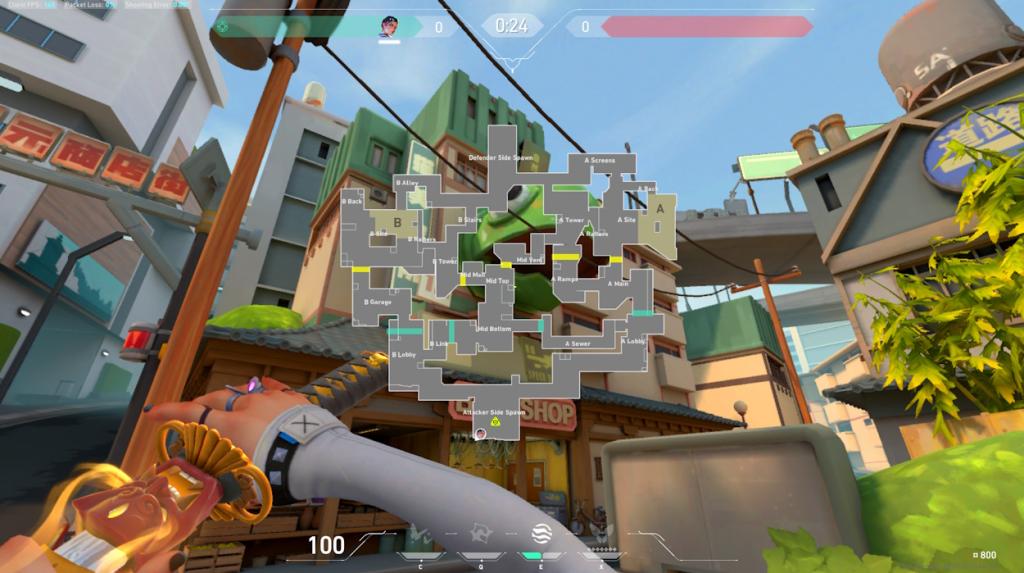Activate the wavy circle E ability icon
Image resolution: width=1024 pixels, height=573 pixels.
point(543,533)
